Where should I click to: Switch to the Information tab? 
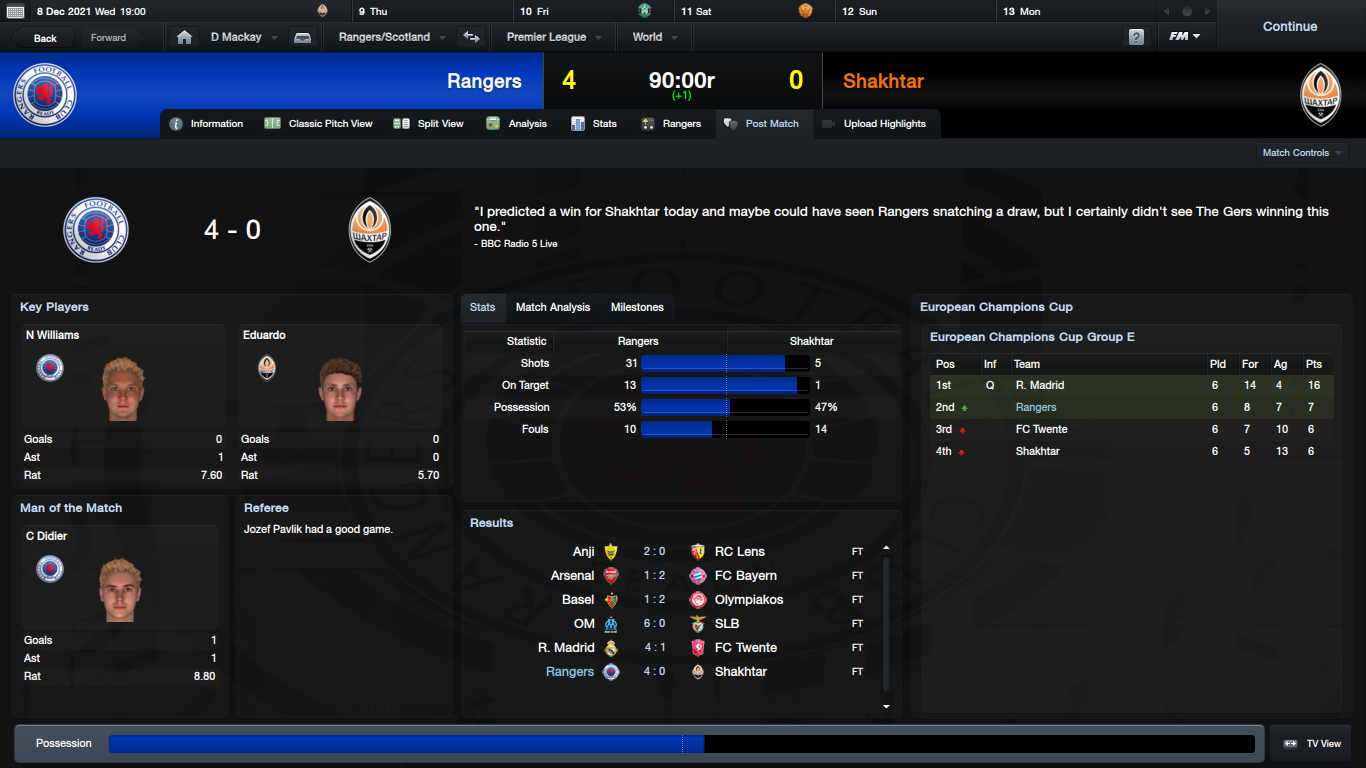pyautogui.click(x=207, y=124)
